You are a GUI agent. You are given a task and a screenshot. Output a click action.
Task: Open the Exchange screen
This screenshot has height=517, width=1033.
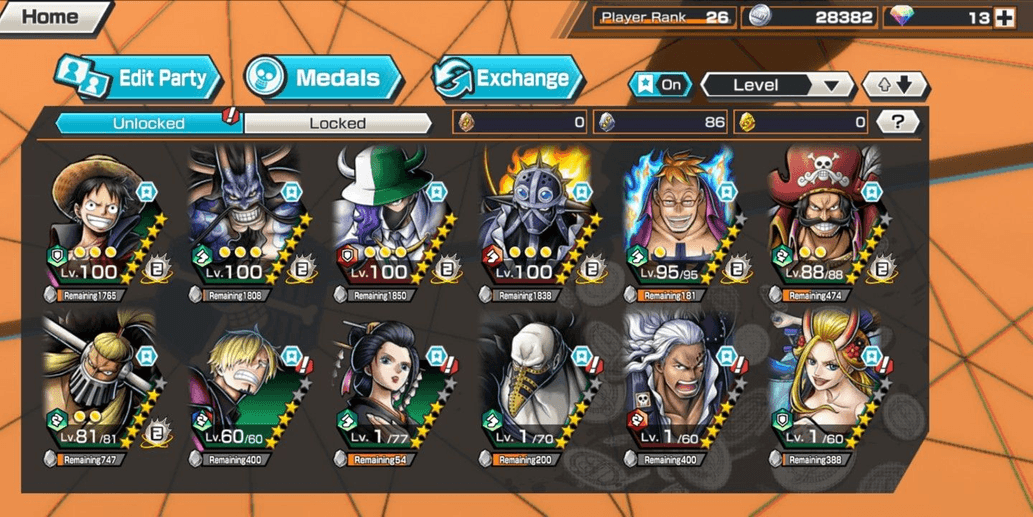(508, 78)
